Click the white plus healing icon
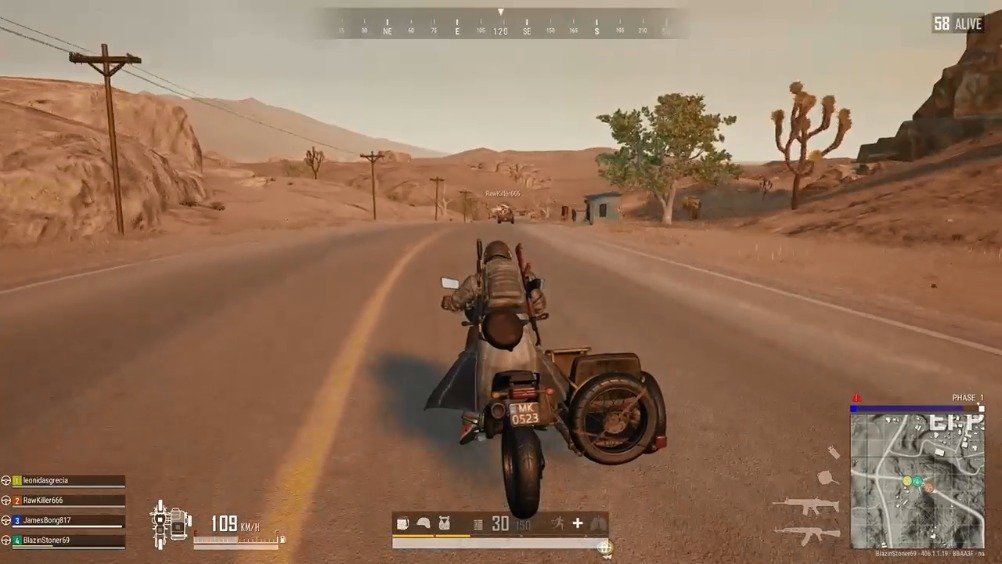1002x564 pixels. coord(577,523)
